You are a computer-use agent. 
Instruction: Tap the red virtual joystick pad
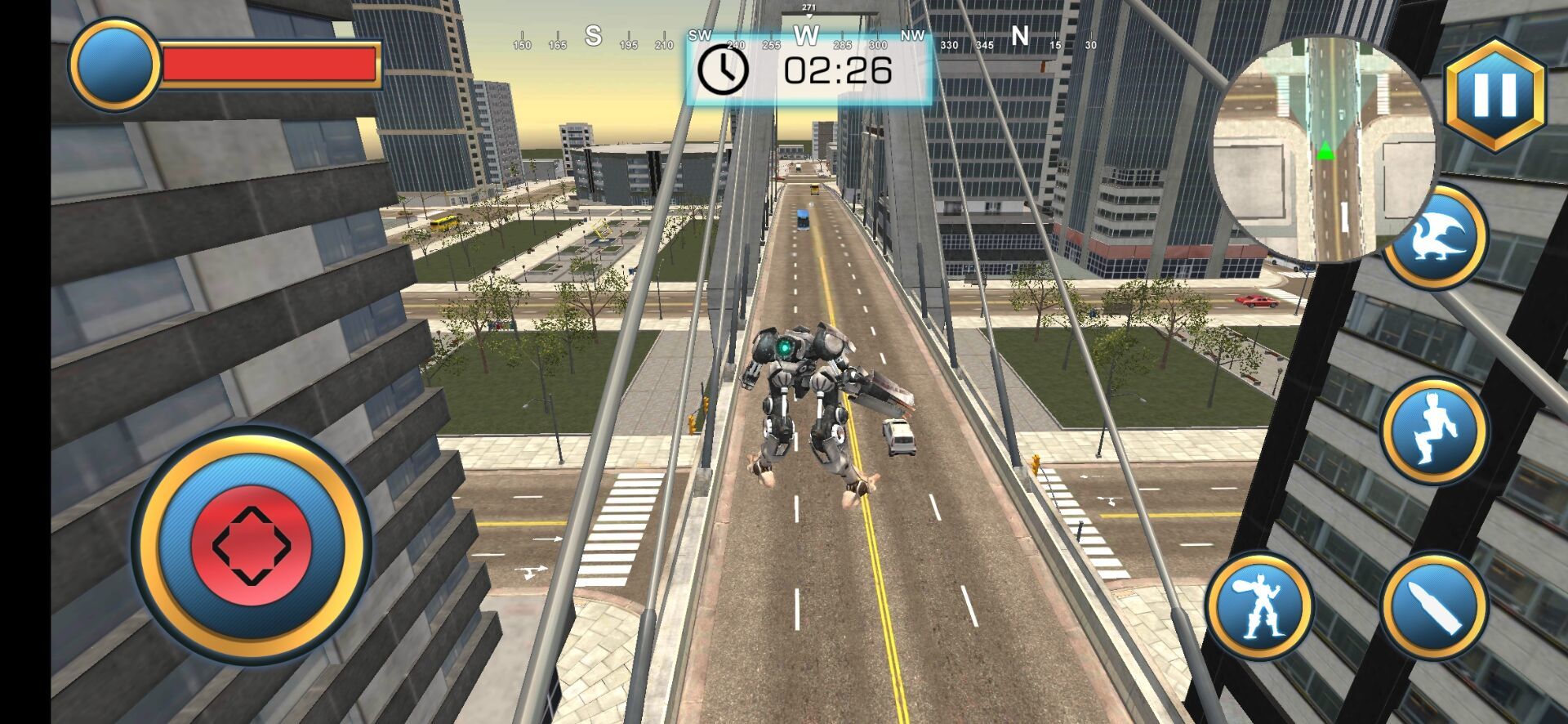[x=252, y=544]
